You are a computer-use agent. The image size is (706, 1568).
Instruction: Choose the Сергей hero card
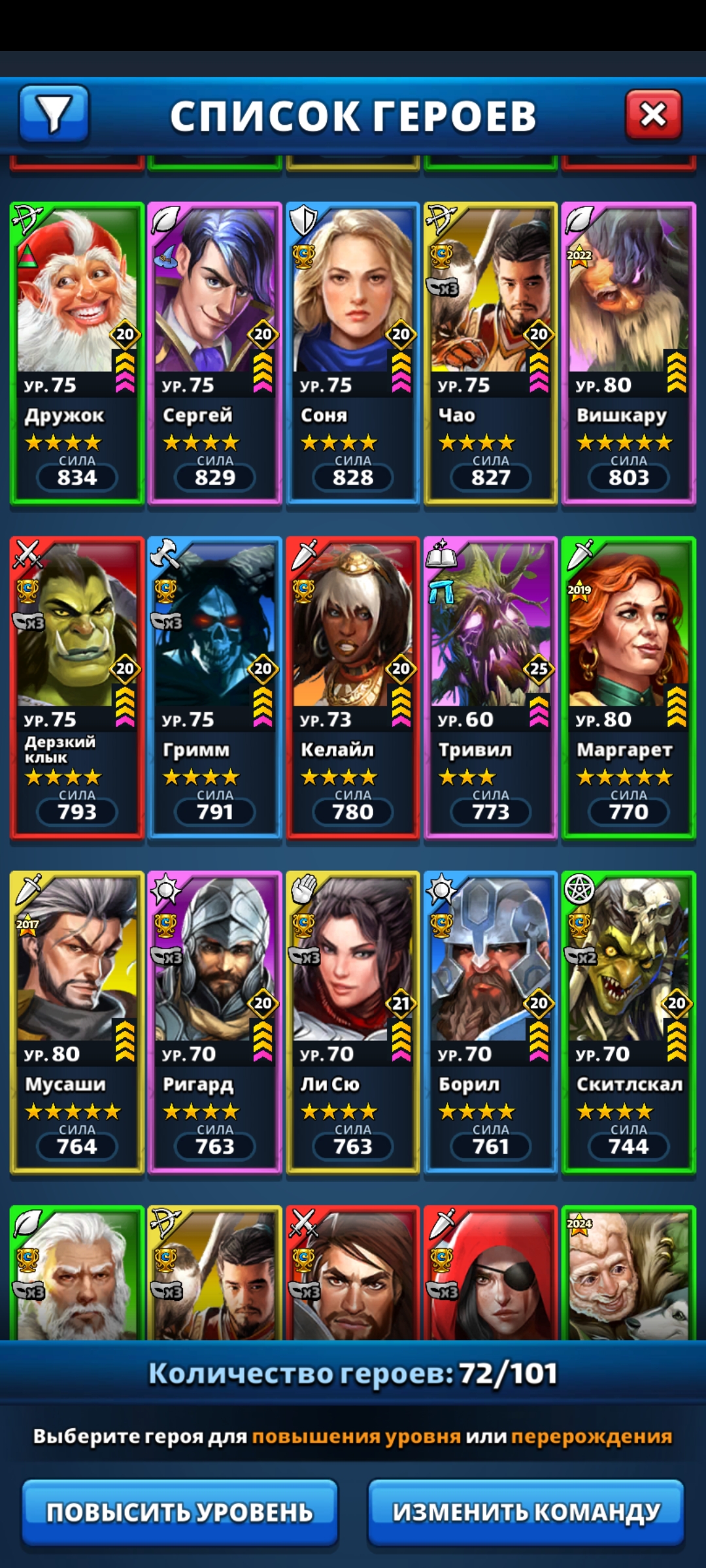(x=215, y=353)
